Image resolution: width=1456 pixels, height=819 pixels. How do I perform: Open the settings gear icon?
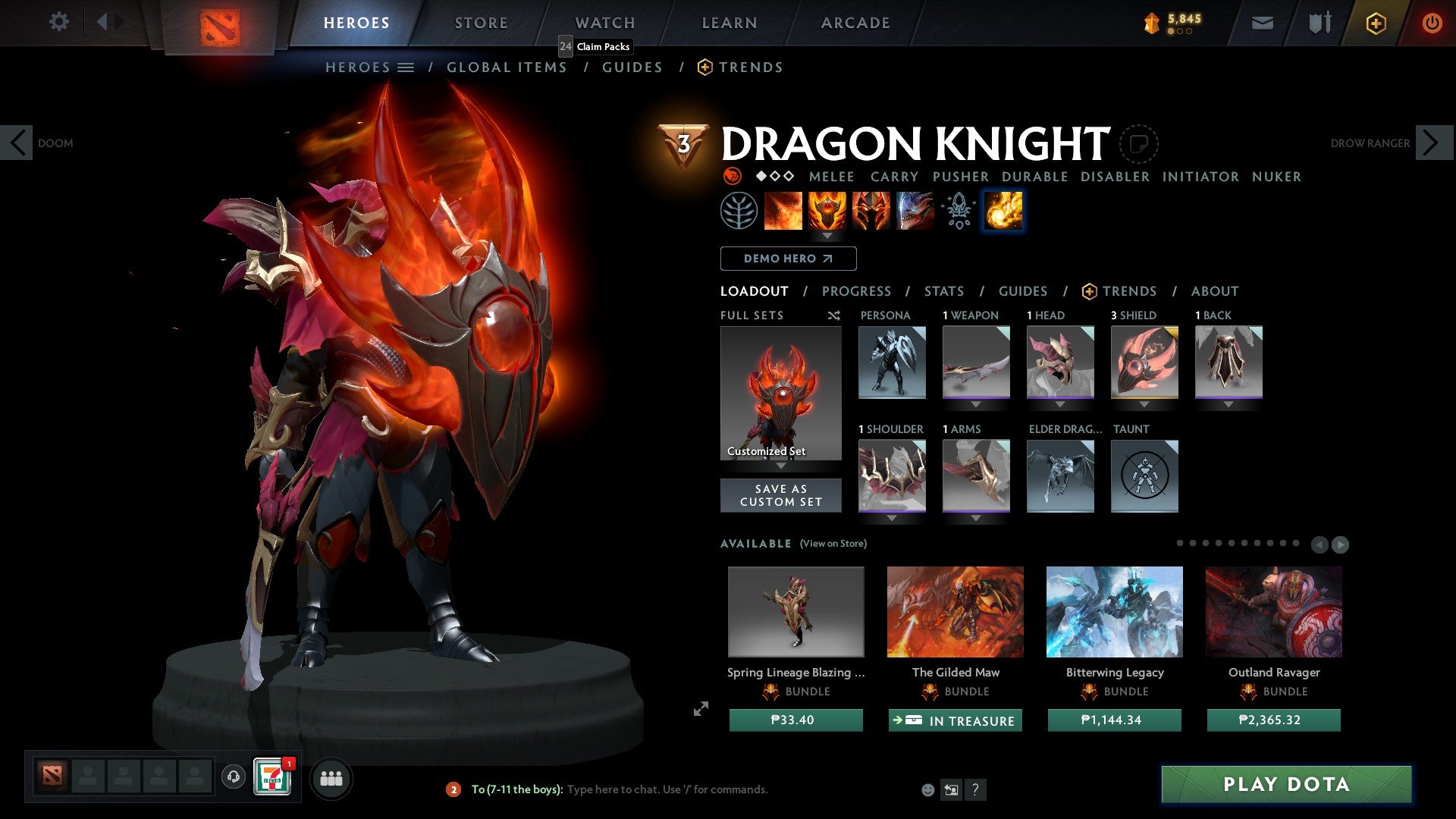point(58,22)
